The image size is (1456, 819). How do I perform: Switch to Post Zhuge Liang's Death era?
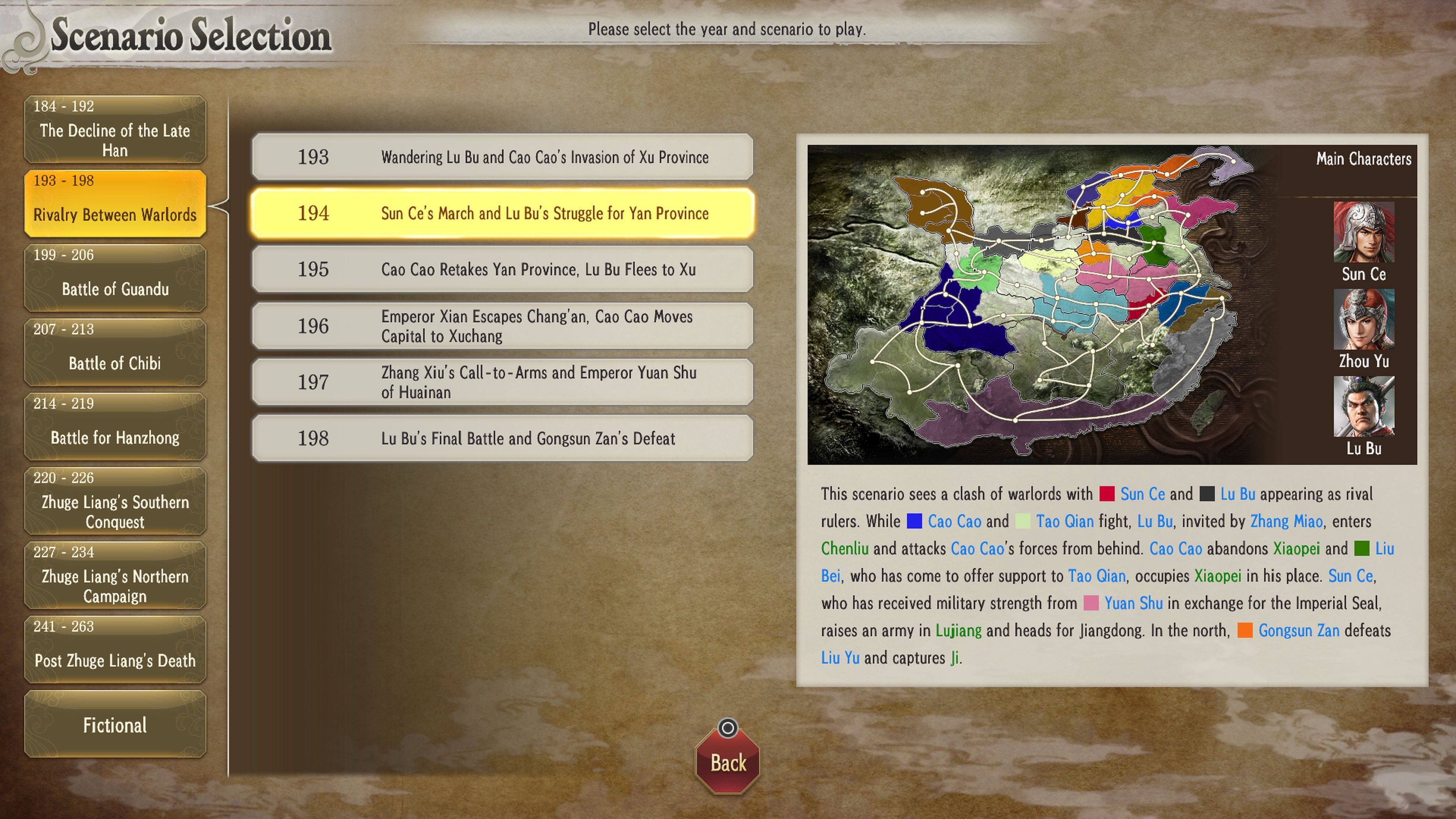click(115, 650)
